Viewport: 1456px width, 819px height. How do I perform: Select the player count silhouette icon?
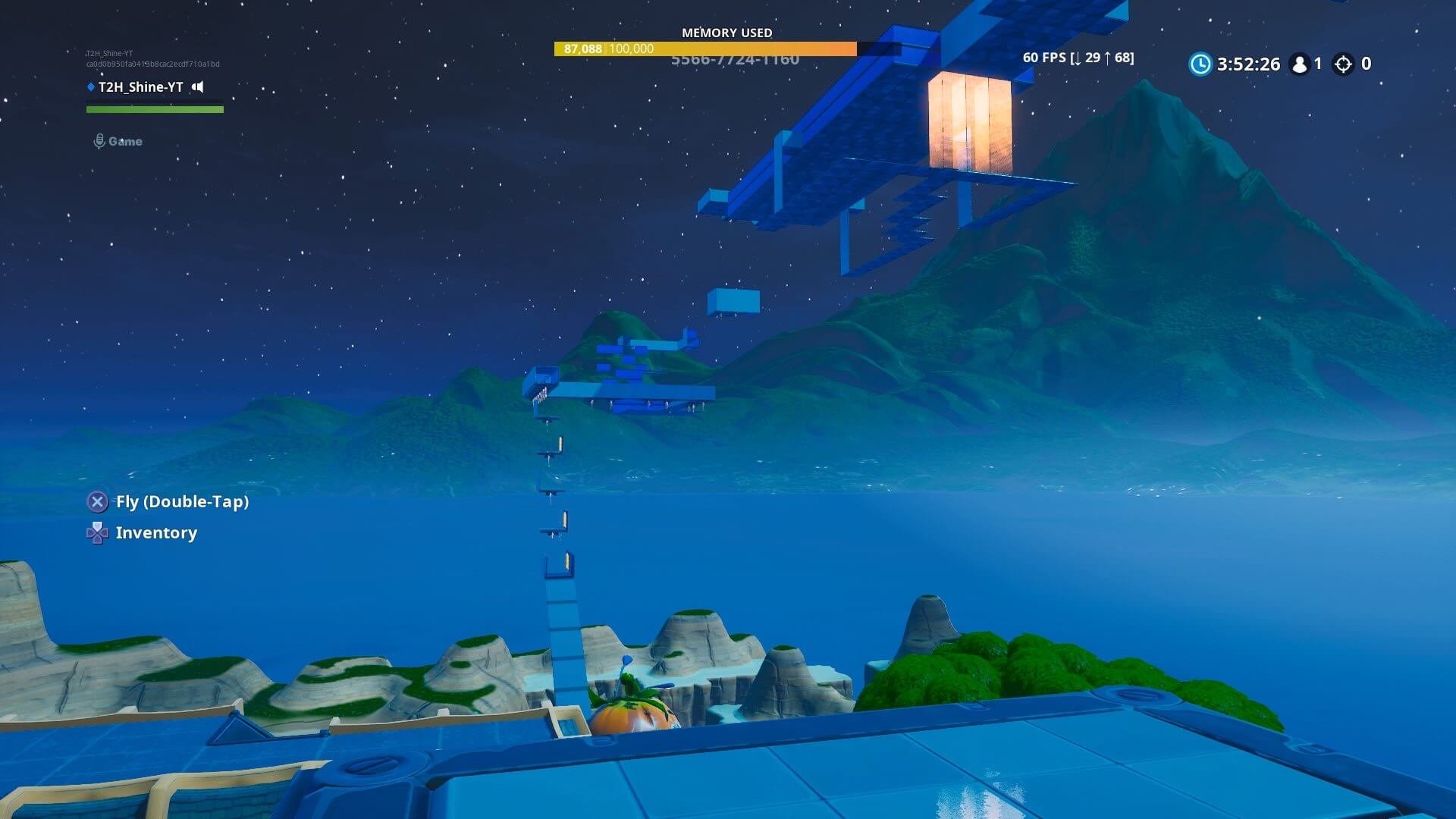(x=1300, y=64)
